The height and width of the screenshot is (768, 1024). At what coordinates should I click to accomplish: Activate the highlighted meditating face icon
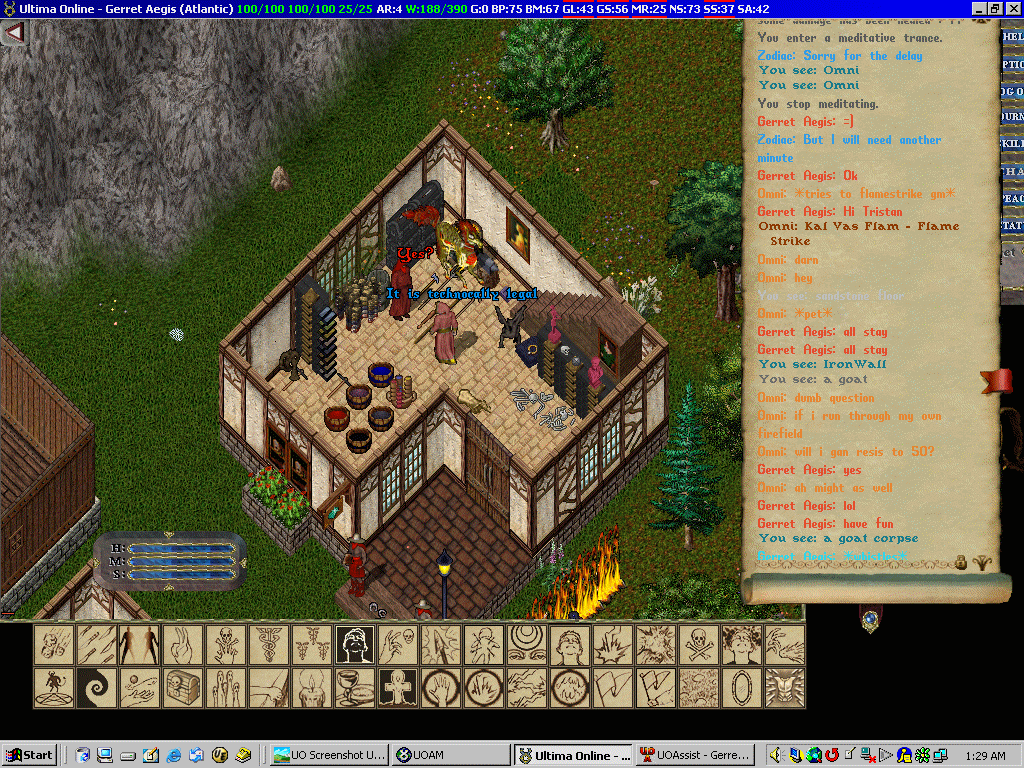(355, 645)
